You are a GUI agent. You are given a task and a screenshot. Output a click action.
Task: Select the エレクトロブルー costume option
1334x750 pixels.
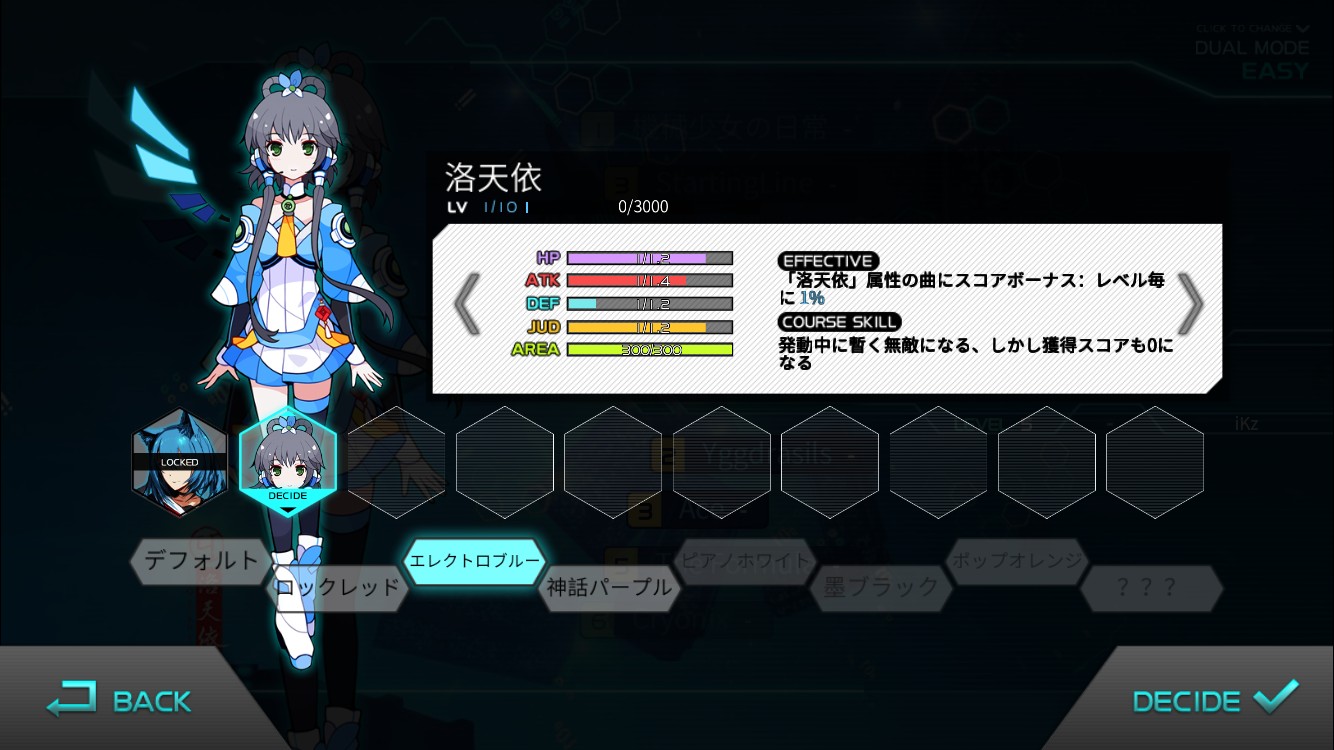(474, 563)
